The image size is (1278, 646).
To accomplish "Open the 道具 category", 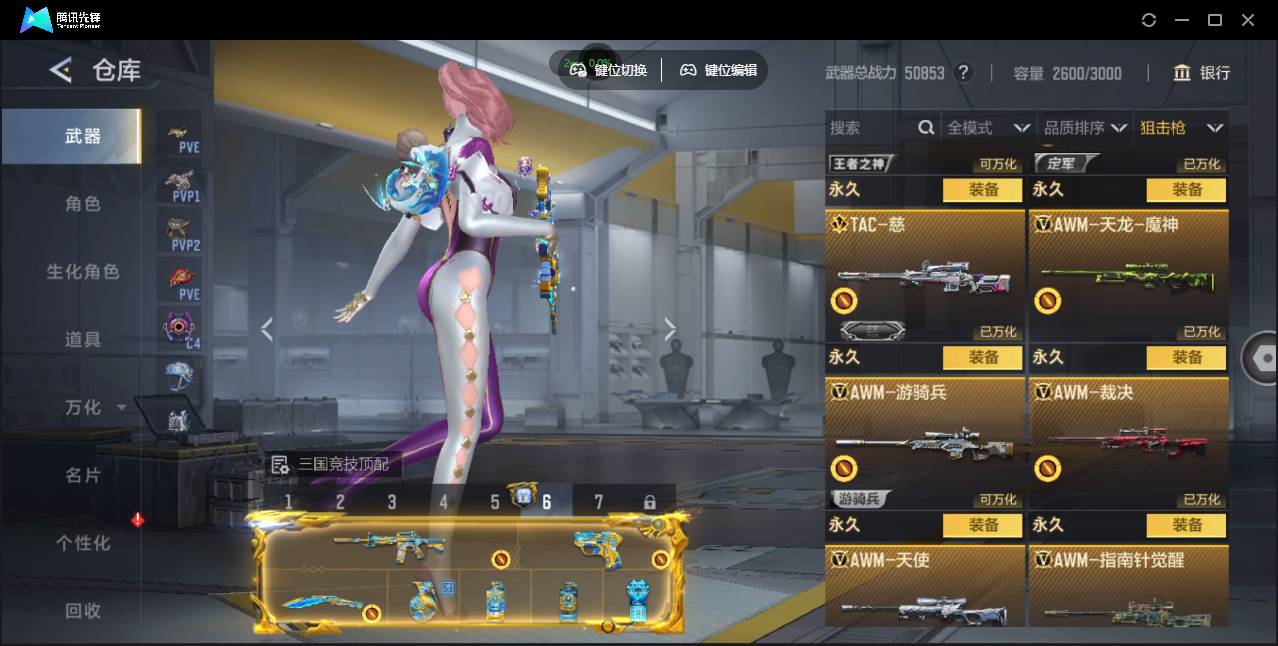I will [82, 340].
